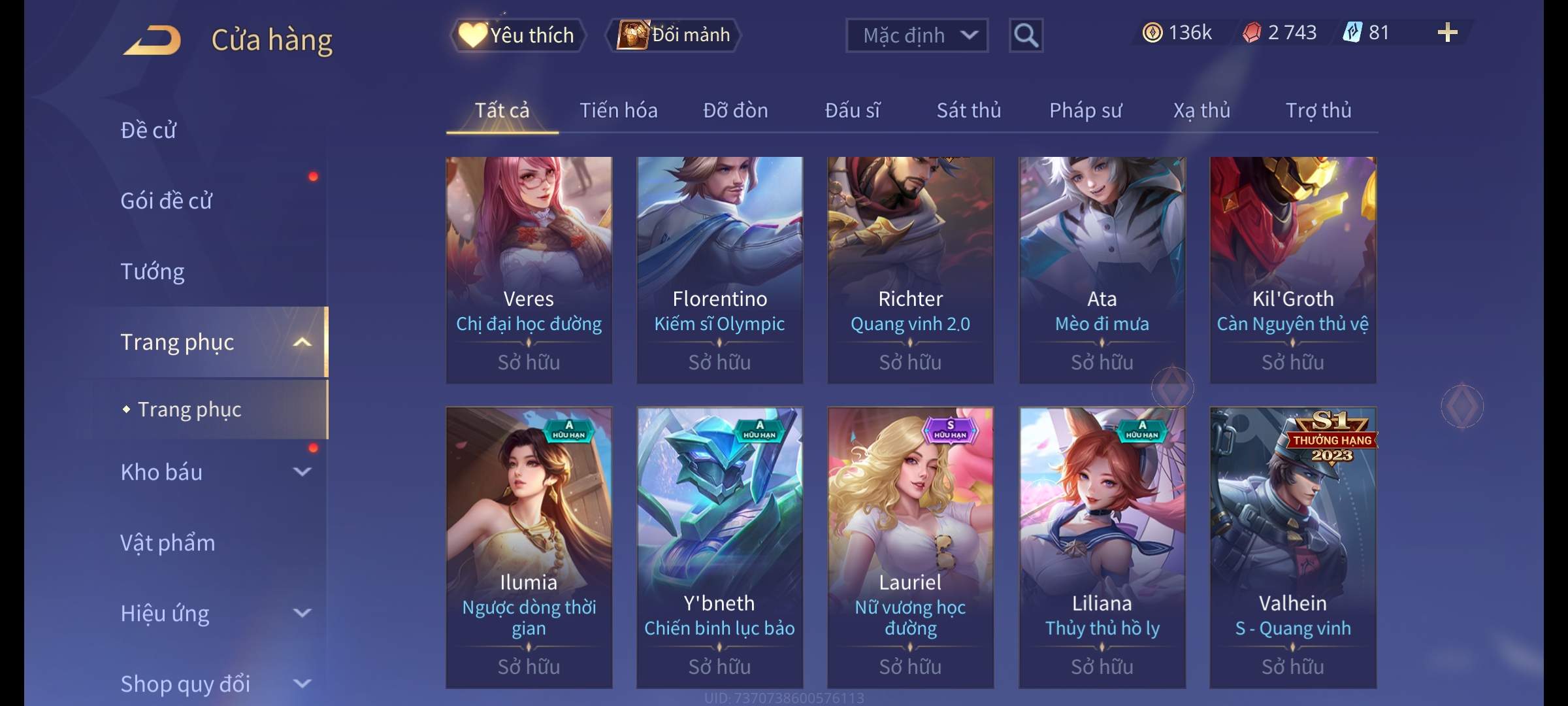Select the Veres Chị đại học đường skin
The image size is (1568, 706).
(529, 269)
